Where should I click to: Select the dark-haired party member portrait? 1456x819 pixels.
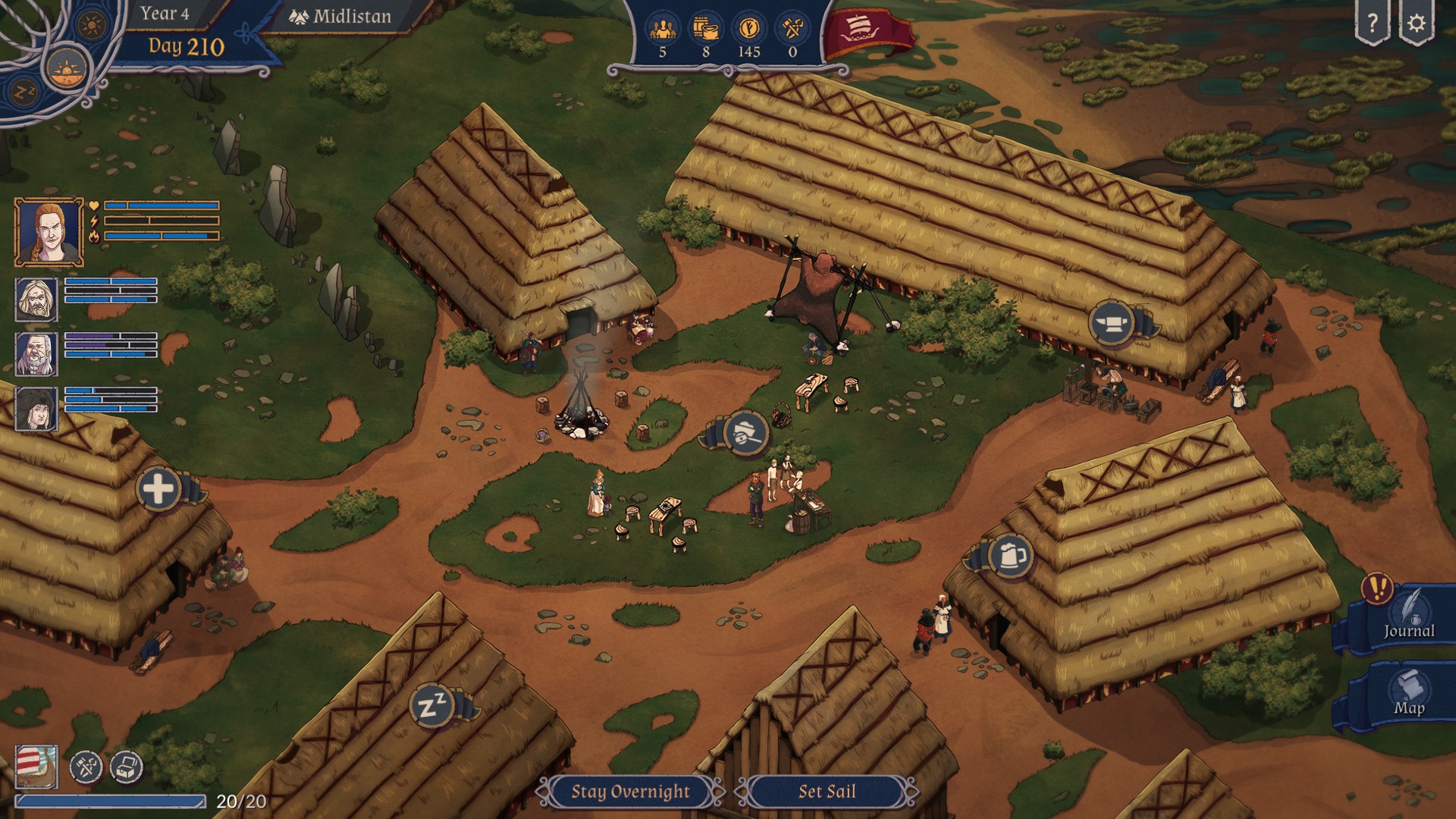[36, 409]
